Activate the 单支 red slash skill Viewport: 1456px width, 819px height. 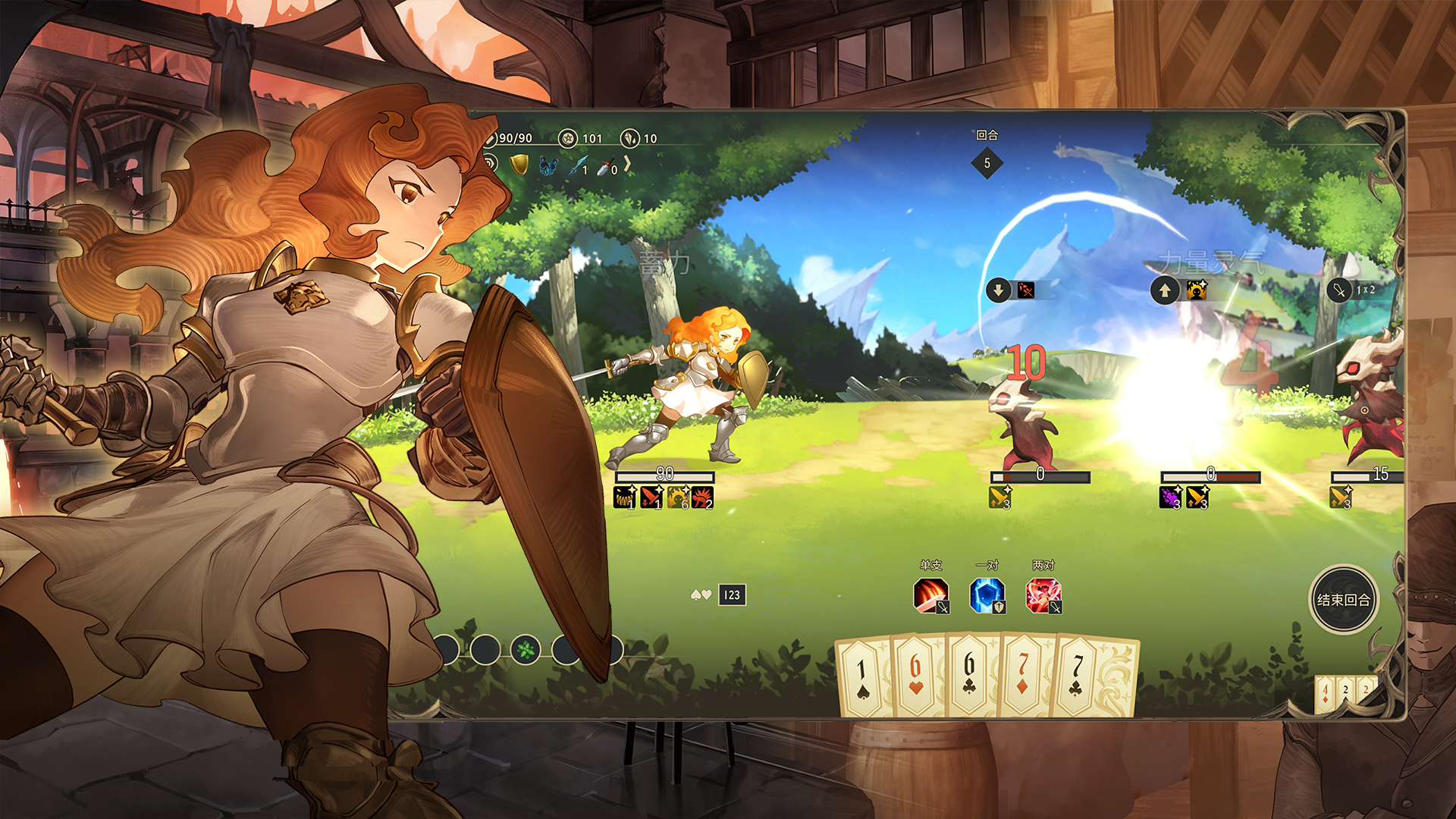pos(930,595)
